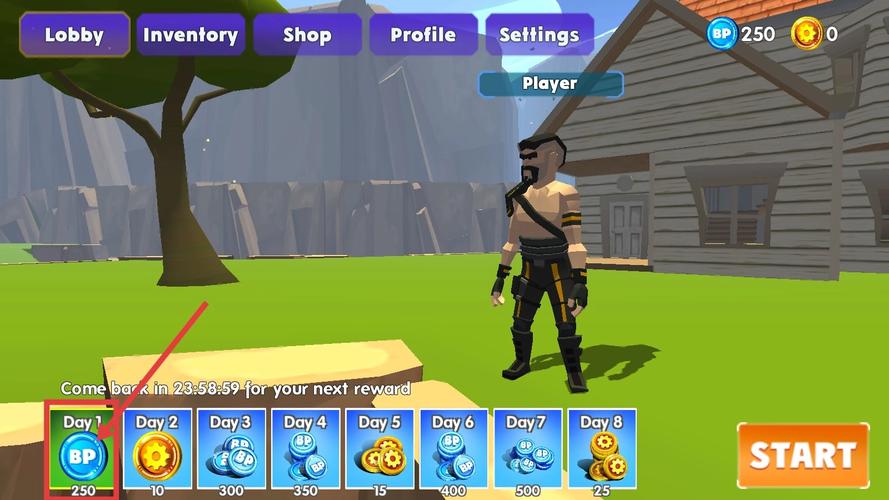Select the Day 6 reward tile
The image size is (889, 500).
pyautogui.click(x=454, y=450)
